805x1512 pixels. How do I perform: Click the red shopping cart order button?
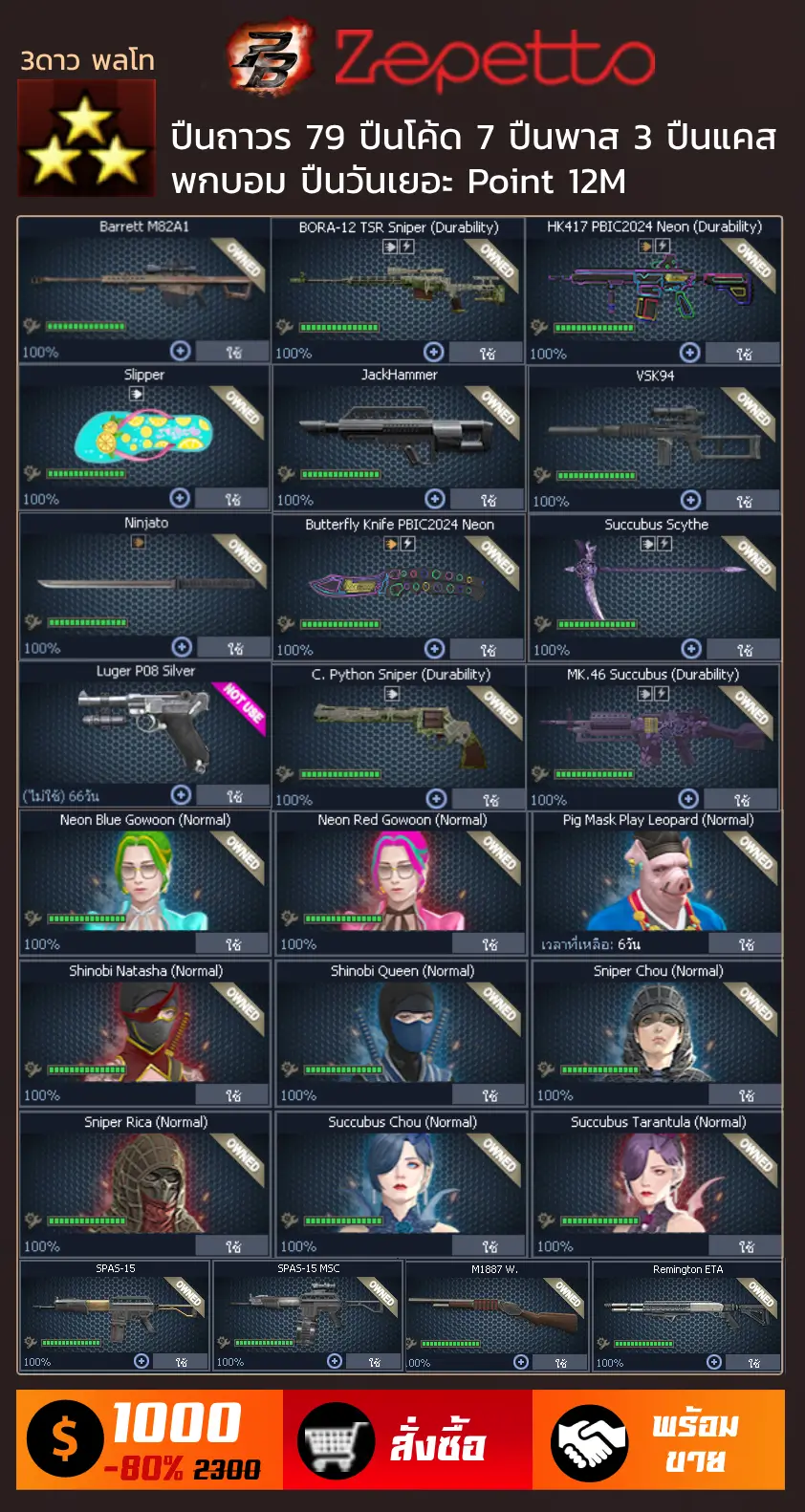407,1440
